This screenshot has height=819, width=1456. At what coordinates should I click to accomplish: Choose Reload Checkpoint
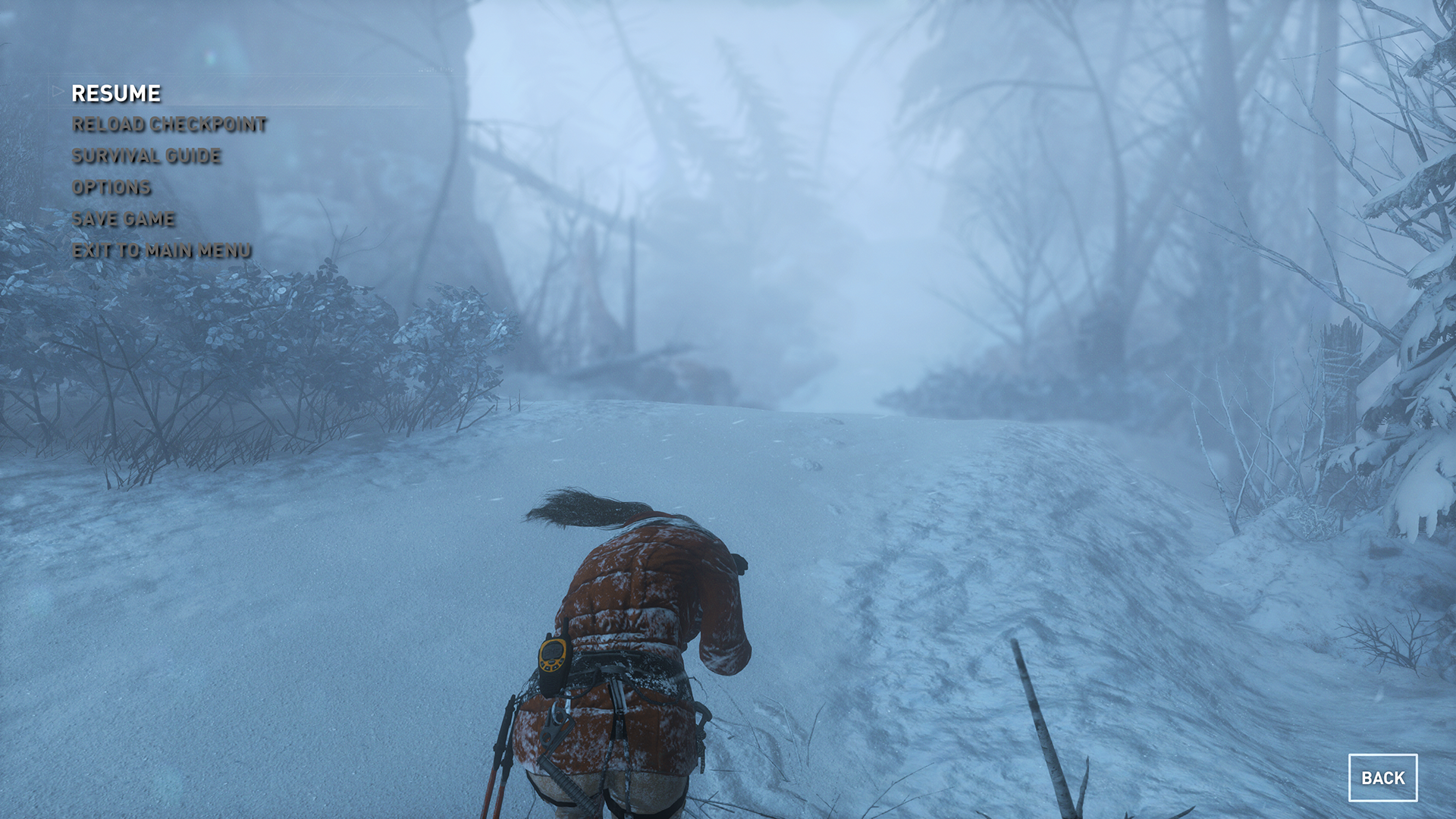169,124
